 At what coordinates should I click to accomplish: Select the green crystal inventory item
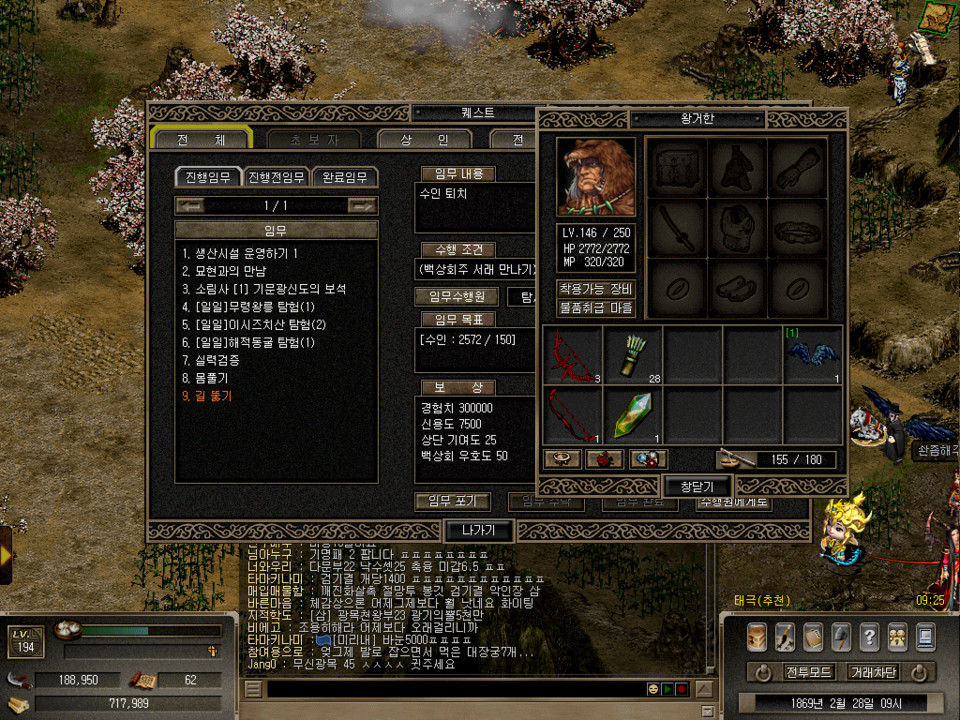tap(633, 414)
